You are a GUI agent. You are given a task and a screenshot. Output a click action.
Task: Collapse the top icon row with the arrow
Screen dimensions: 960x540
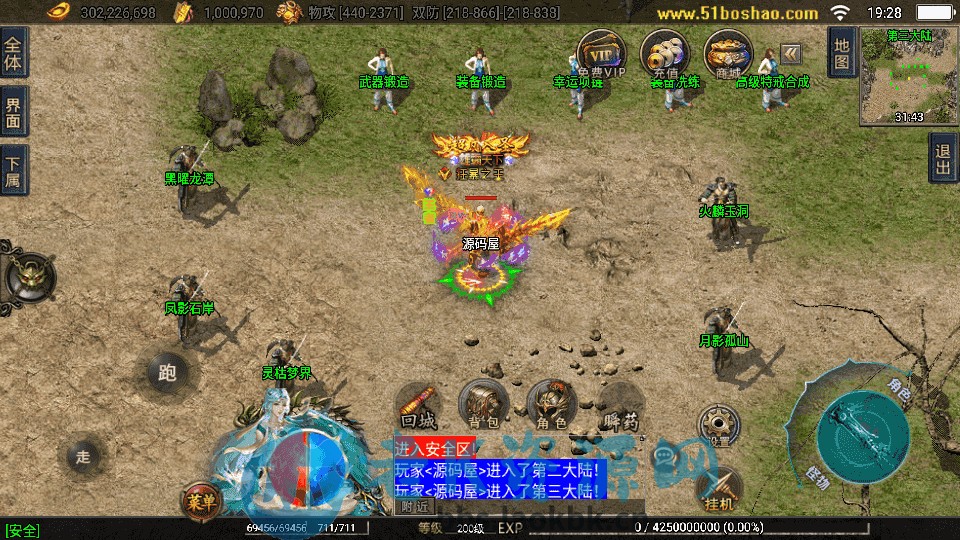[791, 52]
